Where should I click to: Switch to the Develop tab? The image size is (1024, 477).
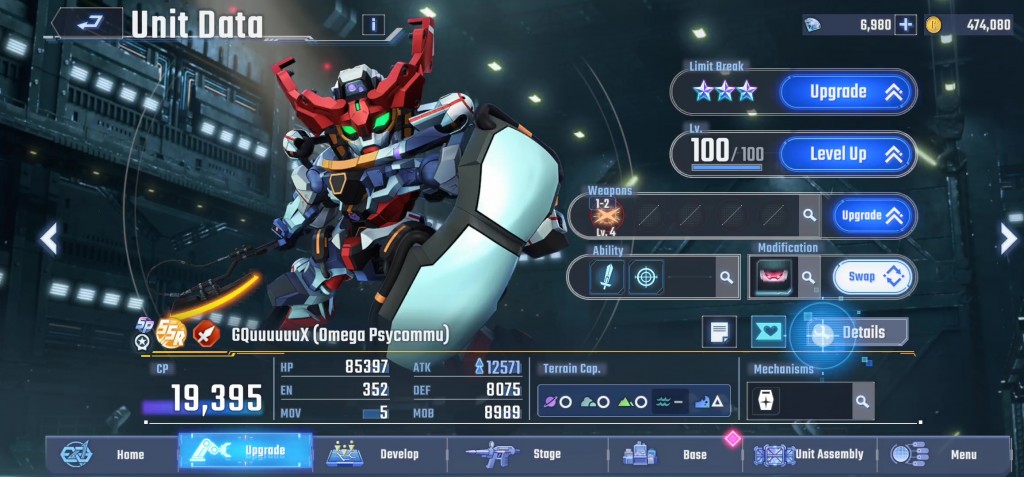point(378,454)
